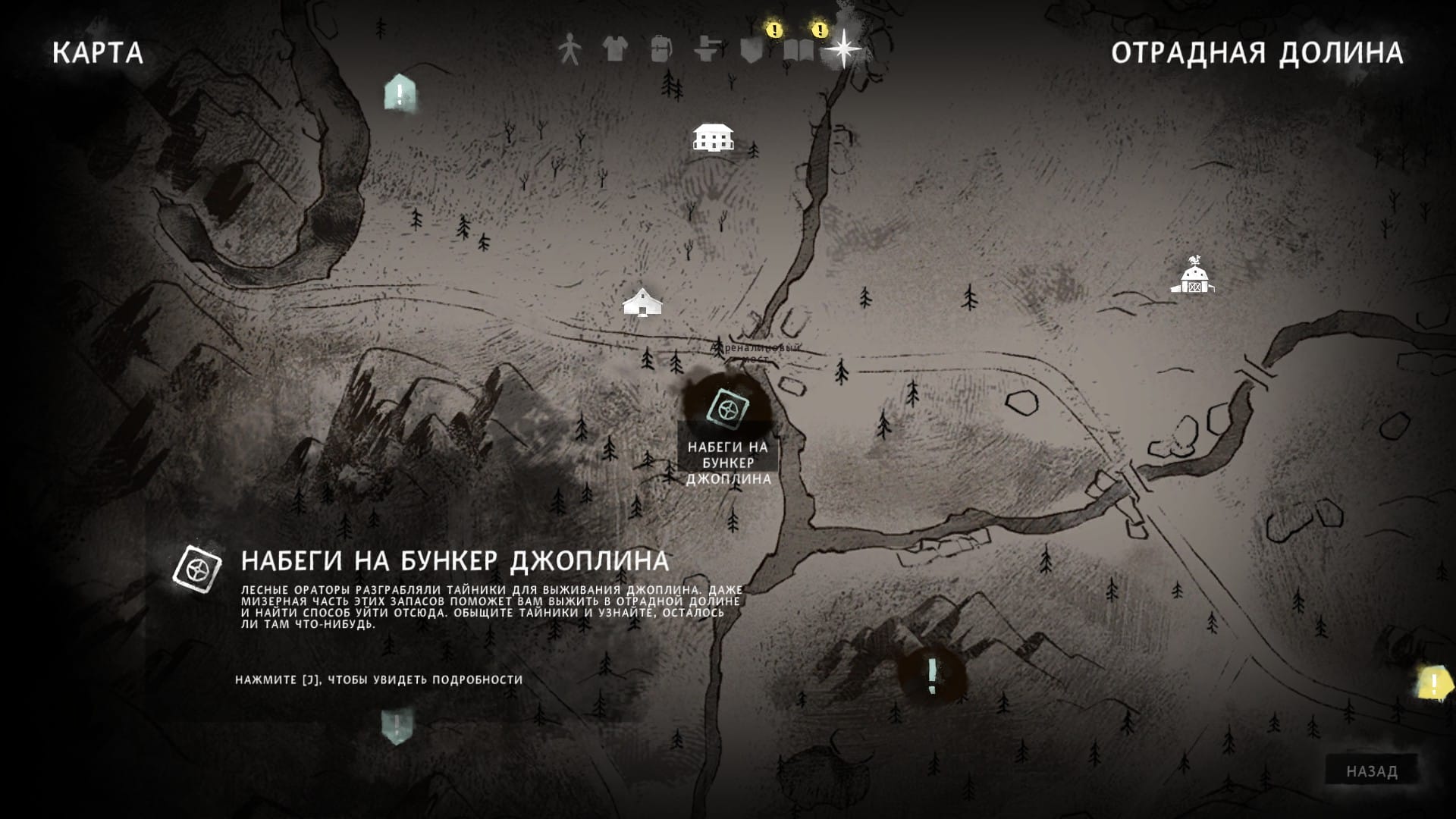
Task: Switch to the crafting anvil tab
Action: tap(707, 50)
